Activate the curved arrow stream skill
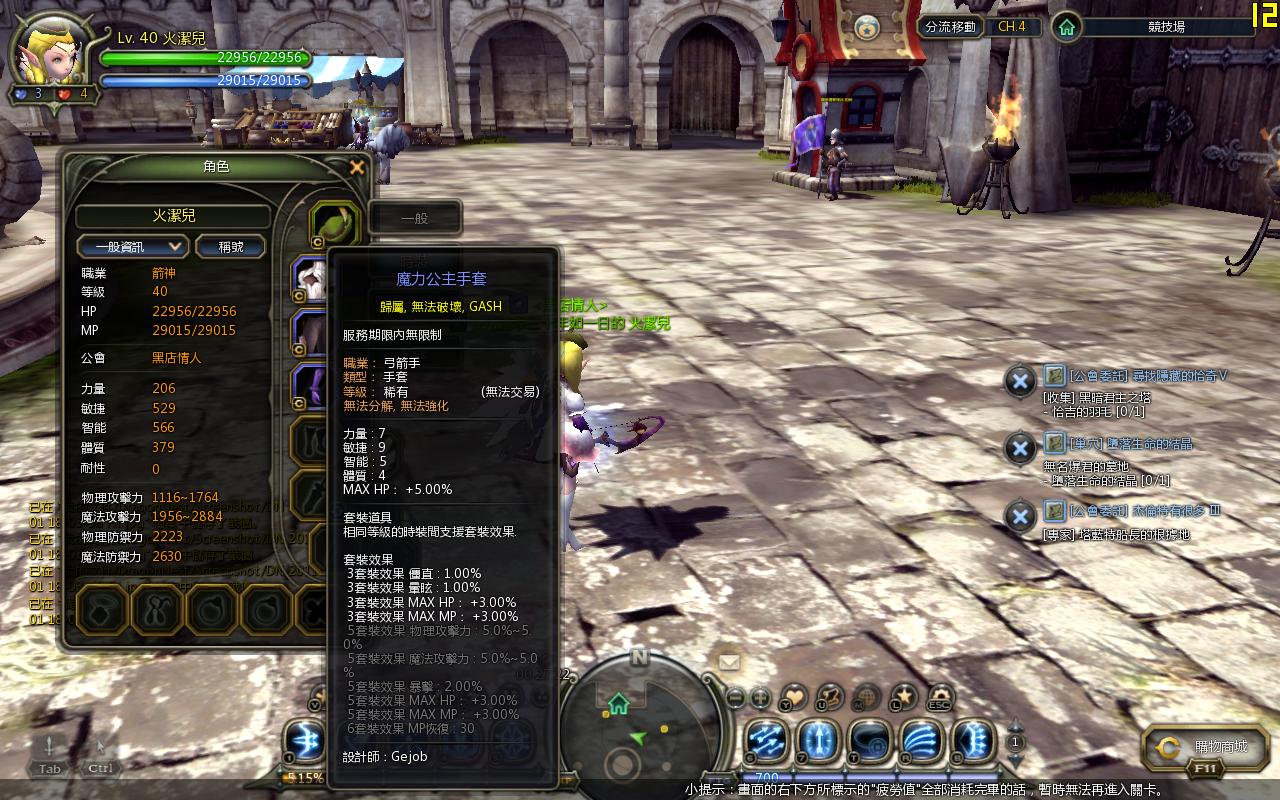Image resolution: width=1280 pixels, height=800 pixels. 921,742
